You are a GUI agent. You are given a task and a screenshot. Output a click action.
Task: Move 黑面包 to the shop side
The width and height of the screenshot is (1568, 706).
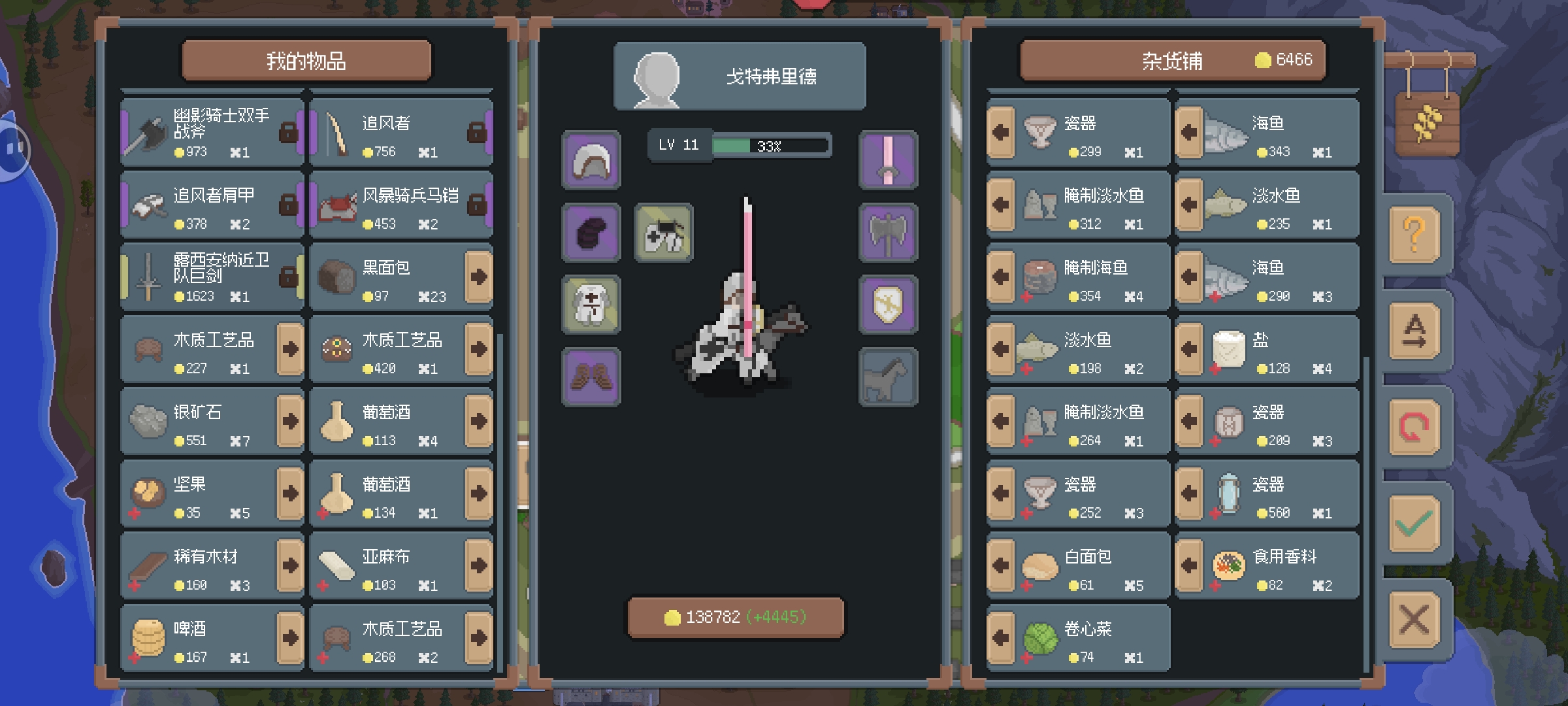pos(479,277)
